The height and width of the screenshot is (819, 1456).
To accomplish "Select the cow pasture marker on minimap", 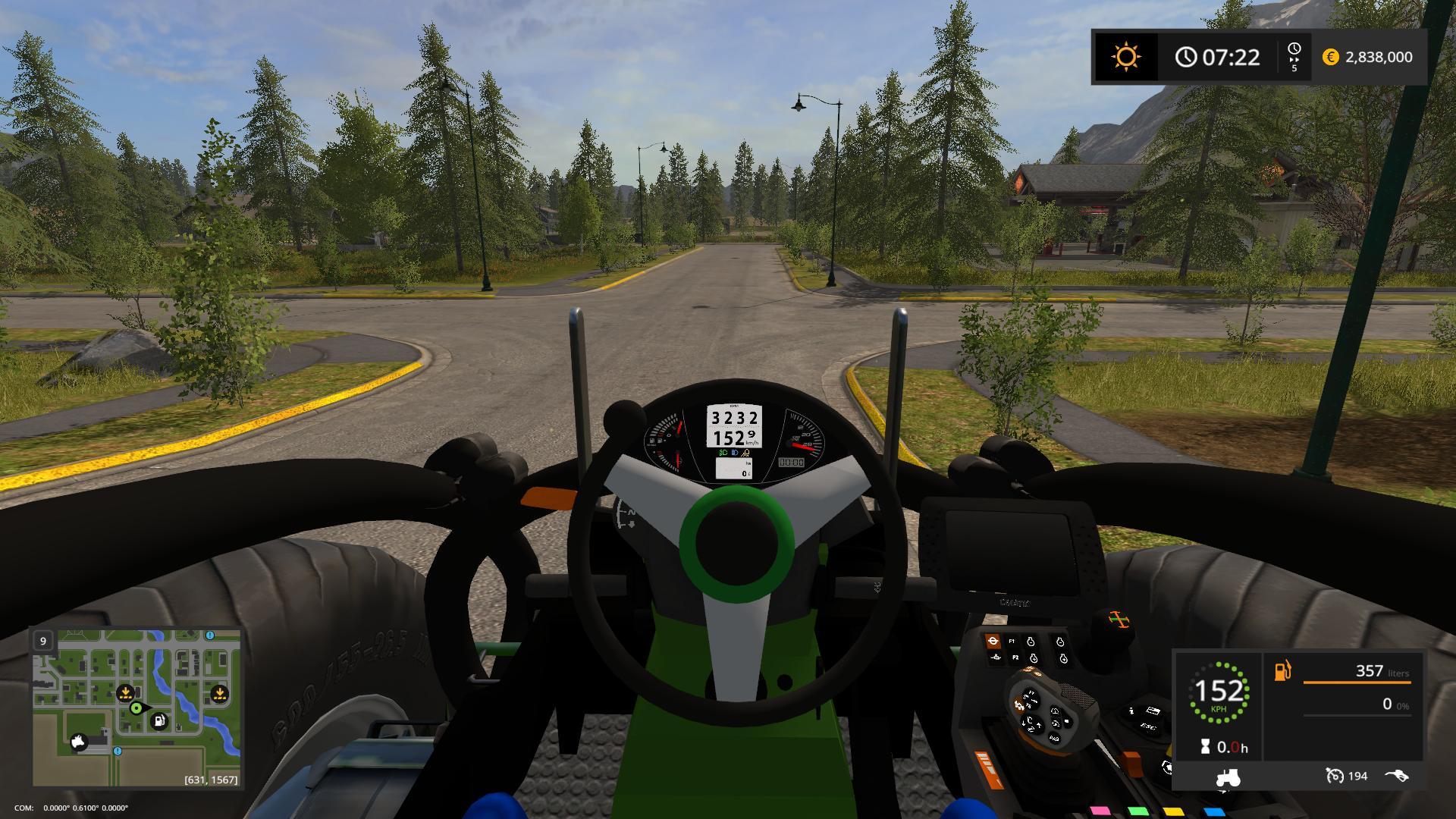I will click(x=79, y=742).
